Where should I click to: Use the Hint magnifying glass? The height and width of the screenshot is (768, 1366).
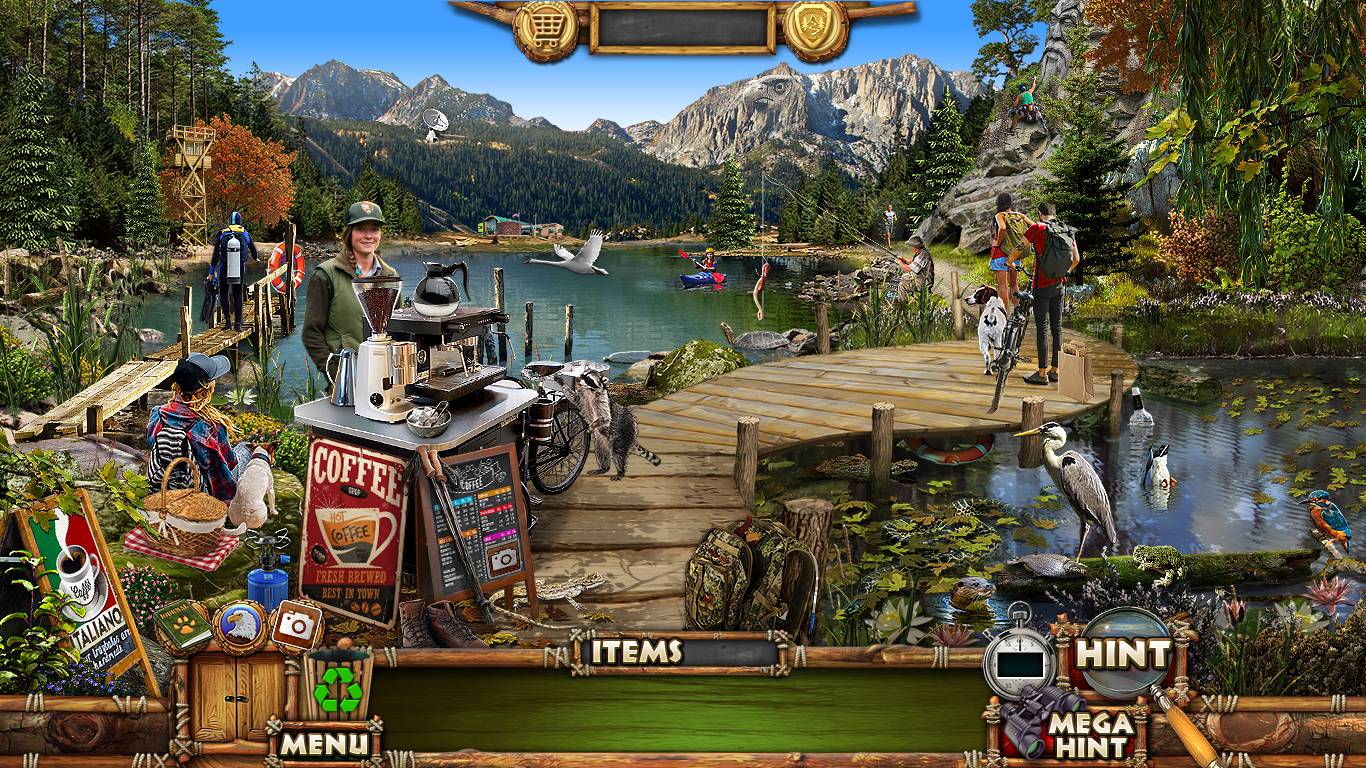(x=1123, y=656)
